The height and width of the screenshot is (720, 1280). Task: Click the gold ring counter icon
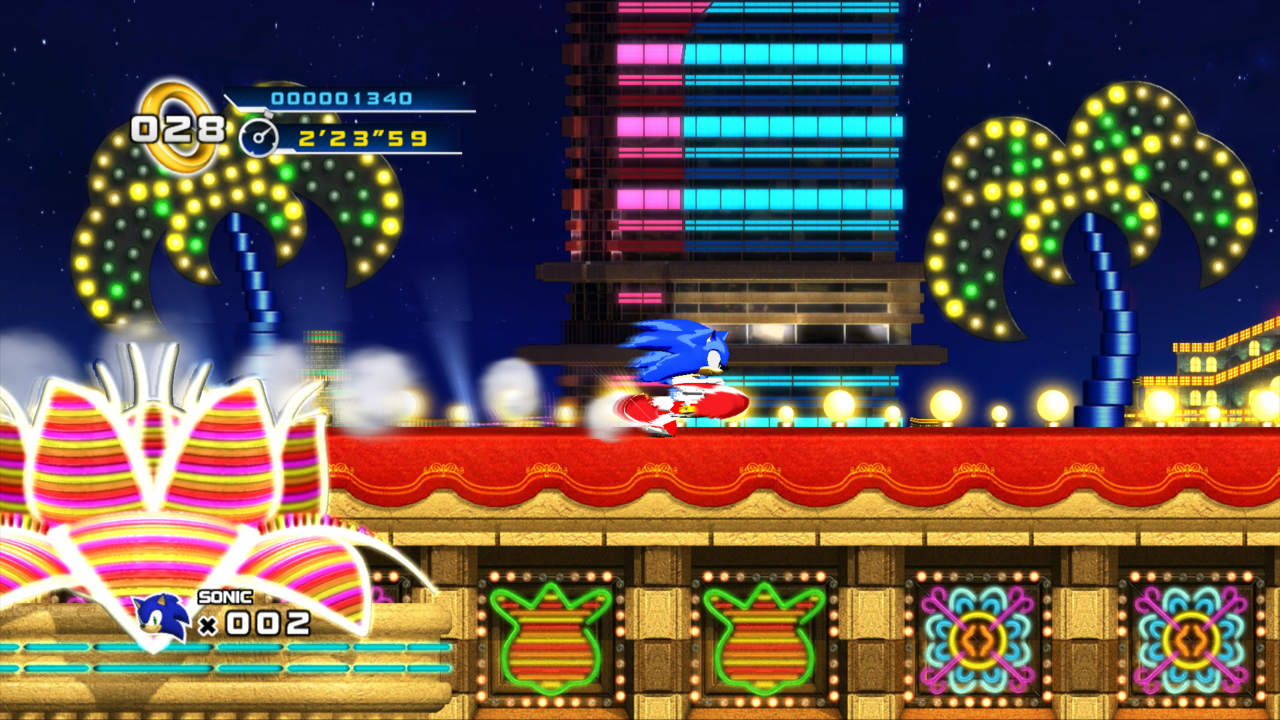(x=178, y=124)
